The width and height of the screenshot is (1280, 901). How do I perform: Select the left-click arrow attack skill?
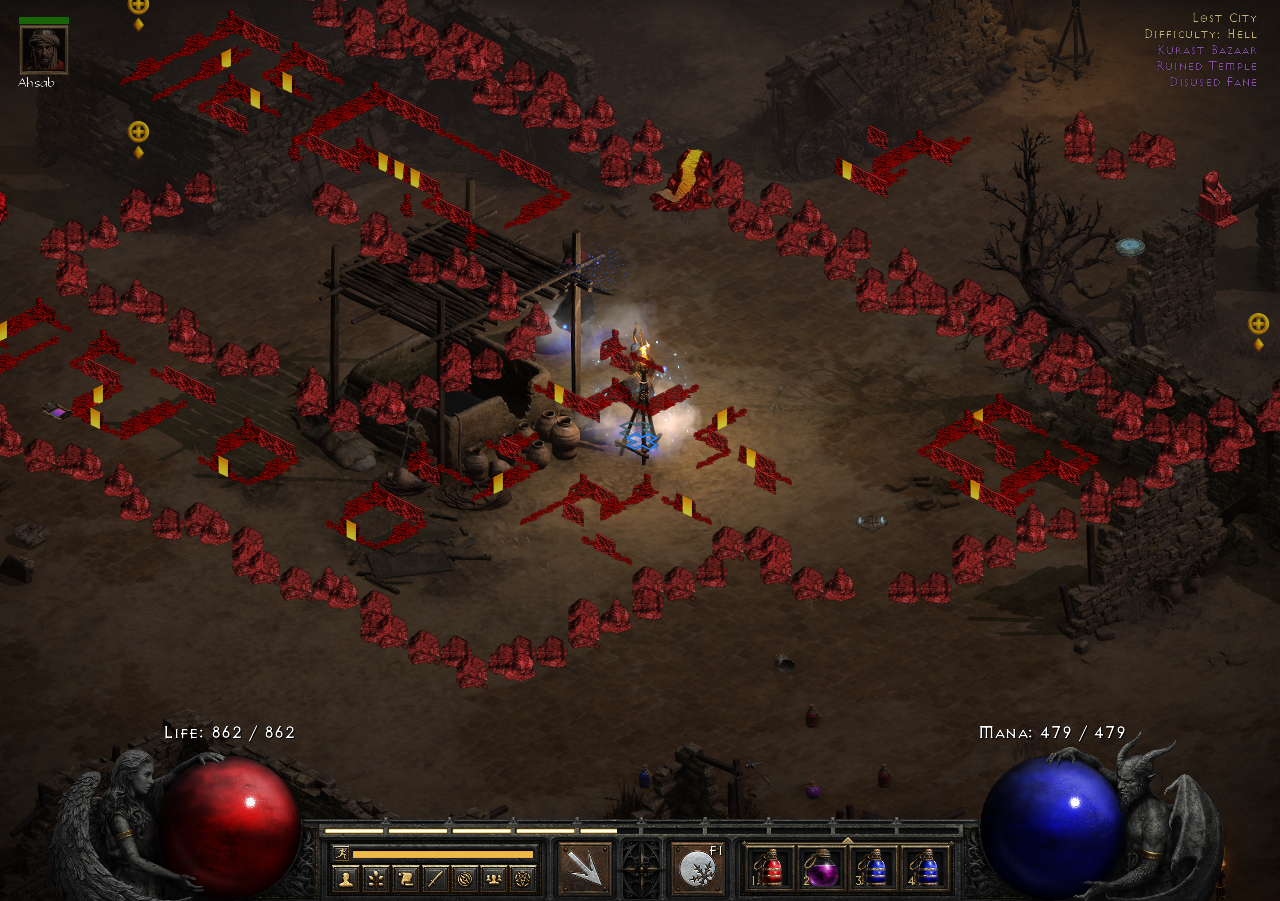(584, 868)
